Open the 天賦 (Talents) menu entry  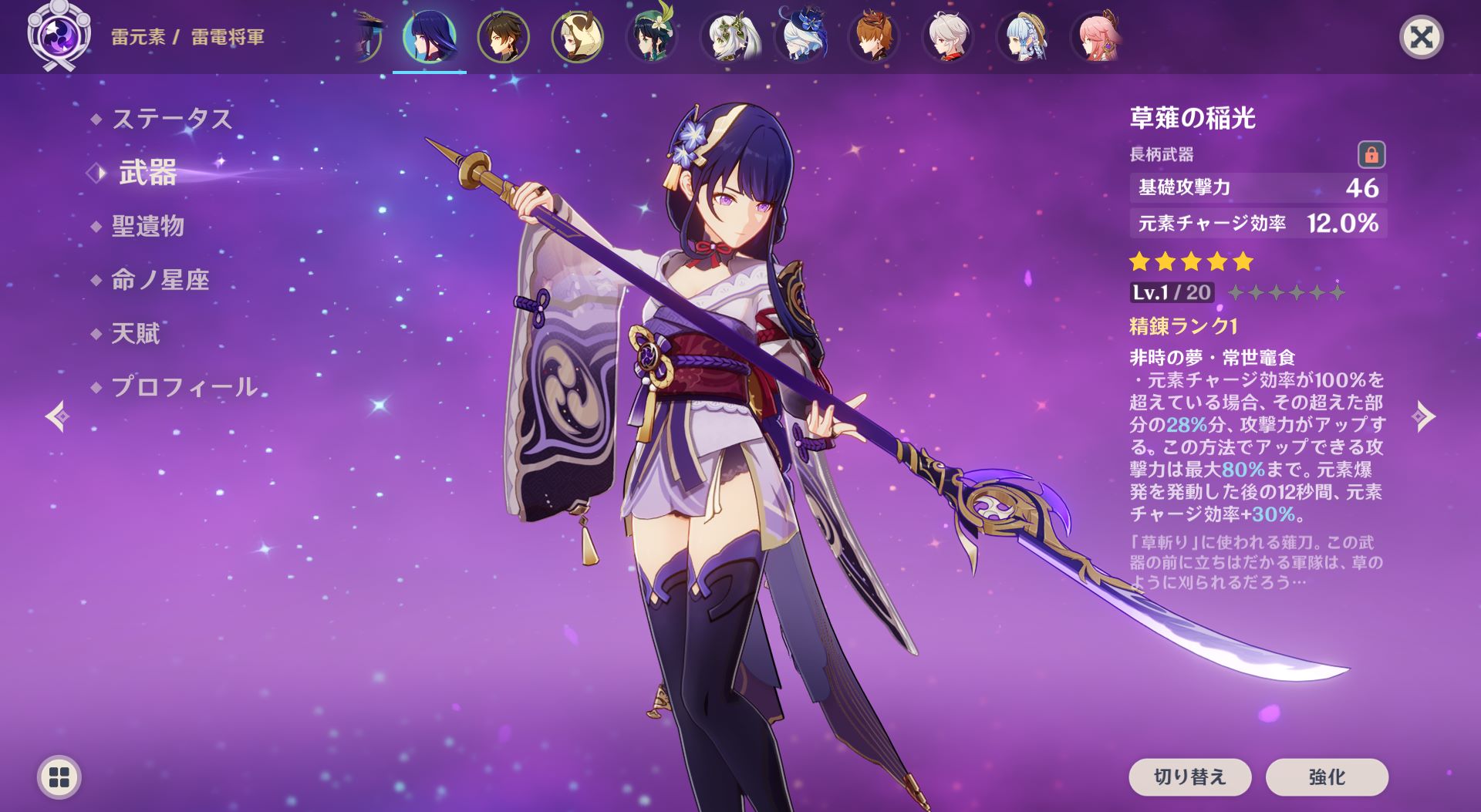coord(135,333)
